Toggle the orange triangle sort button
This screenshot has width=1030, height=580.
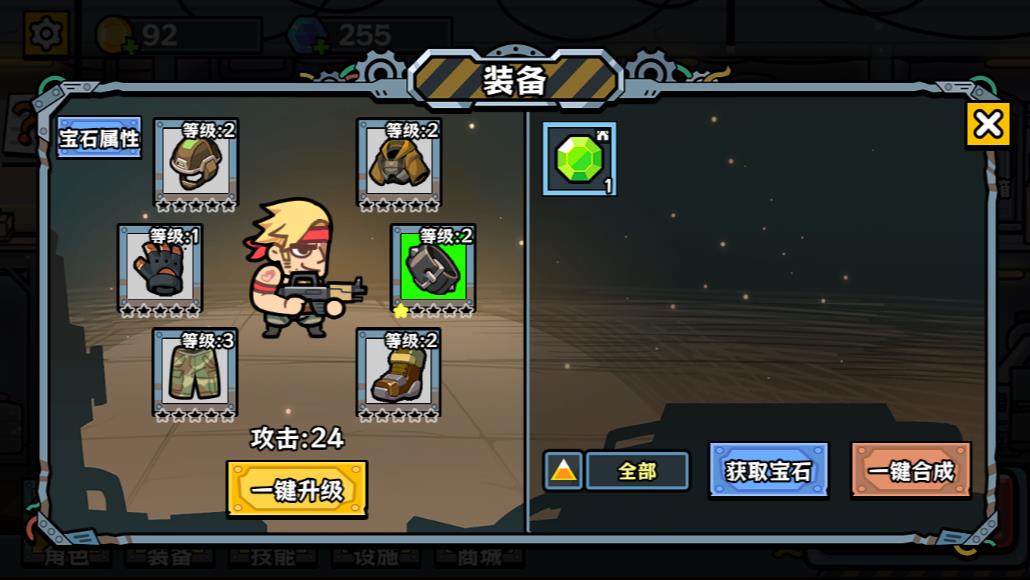(x=563, y=471)
